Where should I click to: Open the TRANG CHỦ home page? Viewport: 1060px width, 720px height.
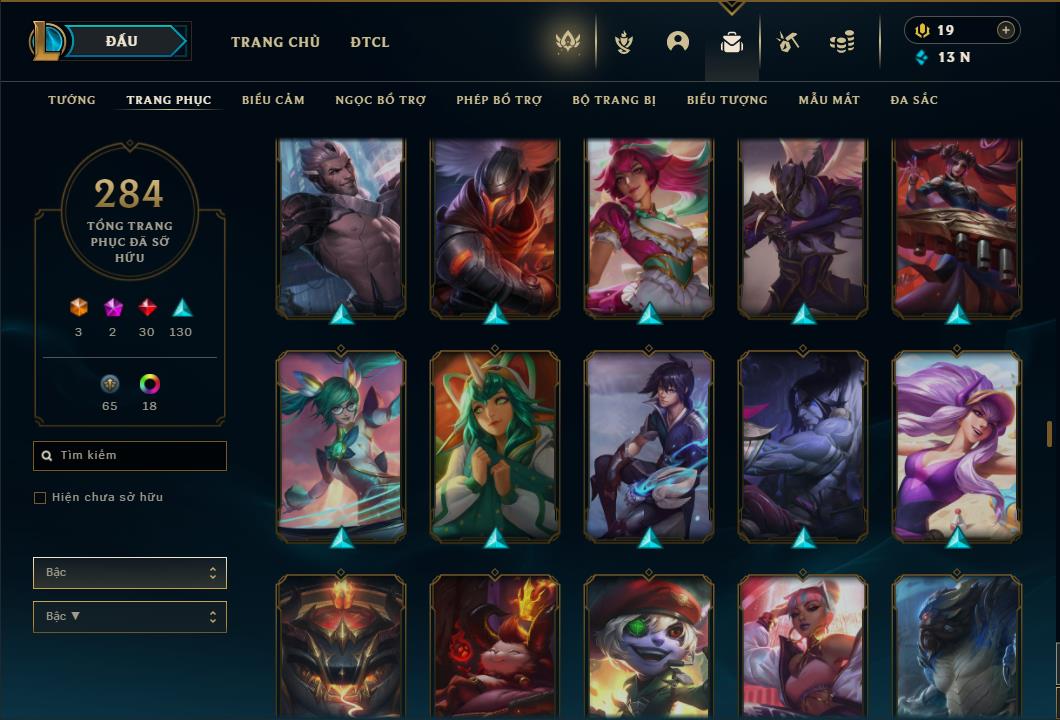275,42
